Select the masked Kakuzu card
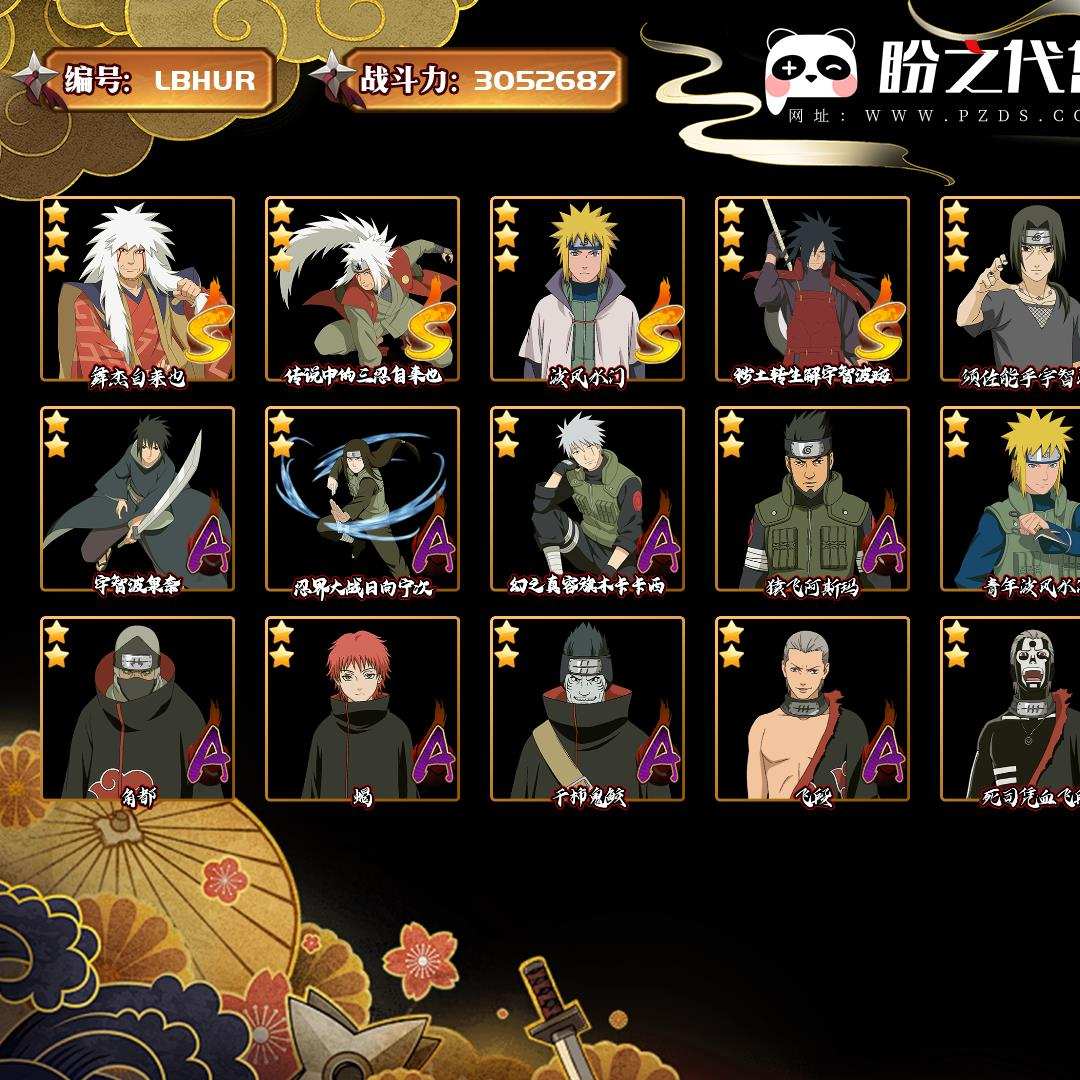 [x=138, y=709]
